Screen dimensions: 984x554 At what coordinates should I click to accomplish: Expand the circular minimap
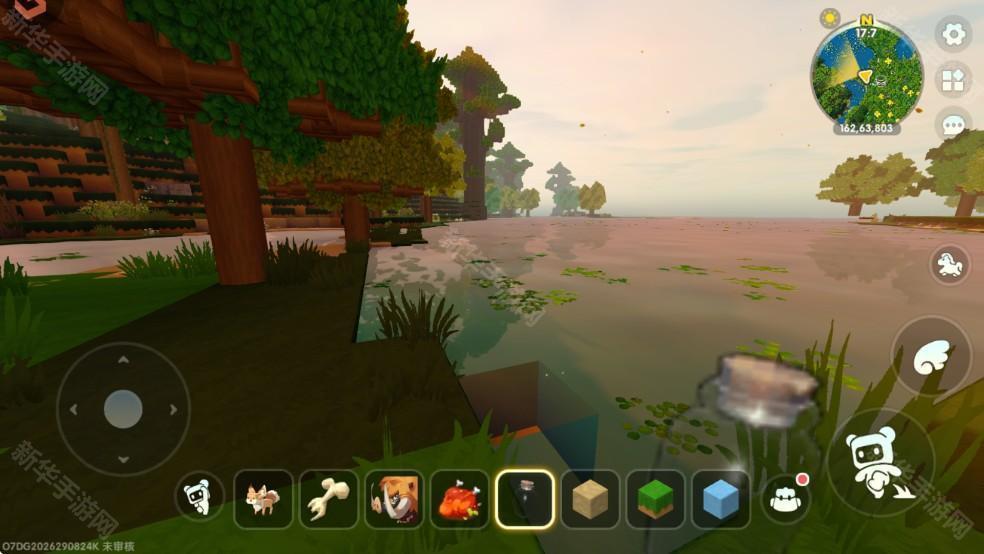pyautogui.click(x=866, y=74)
